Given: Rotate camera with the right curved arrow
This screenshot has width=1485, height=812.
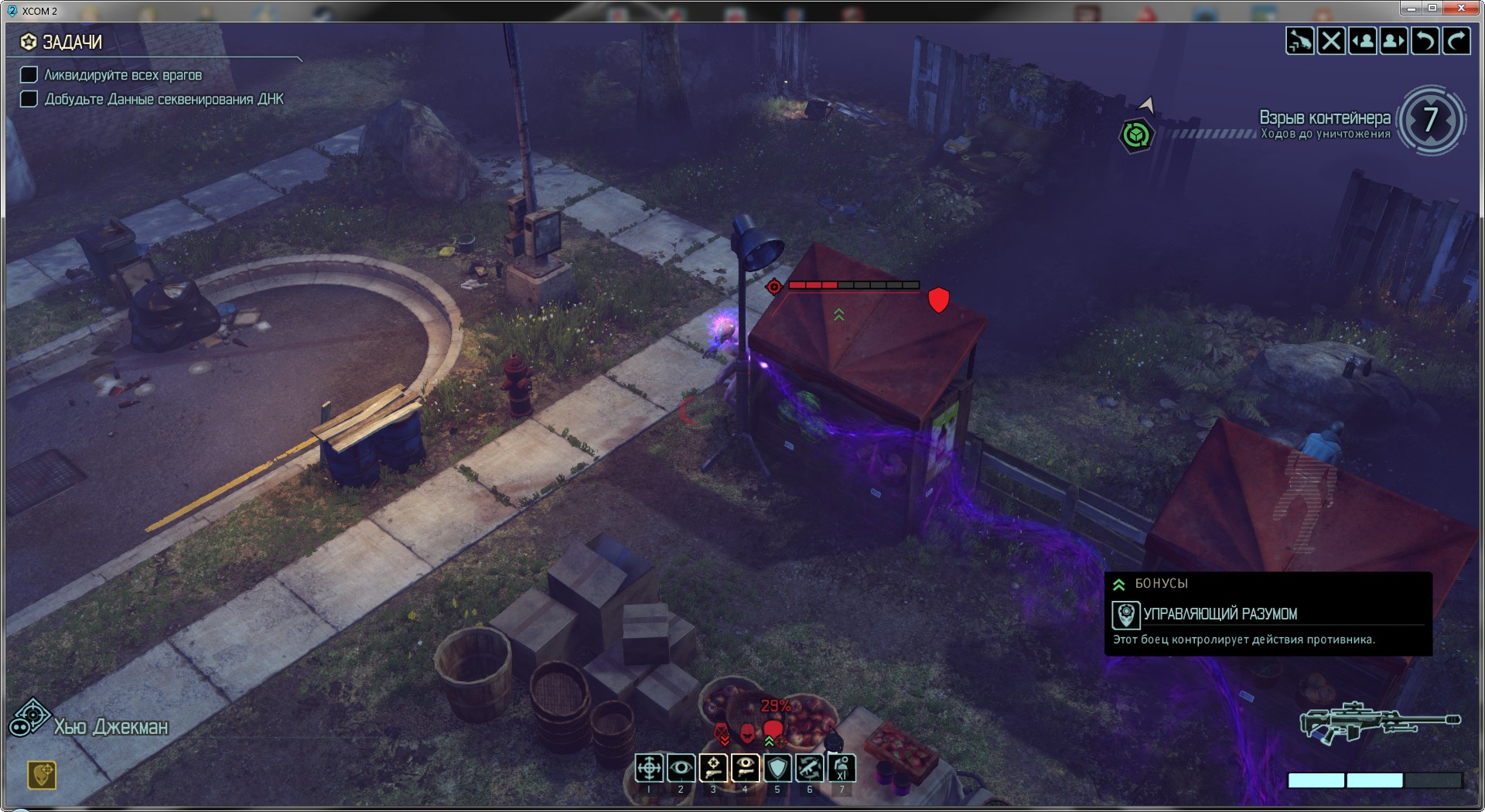Looking at the screenshot, I should click(1456, 41).
